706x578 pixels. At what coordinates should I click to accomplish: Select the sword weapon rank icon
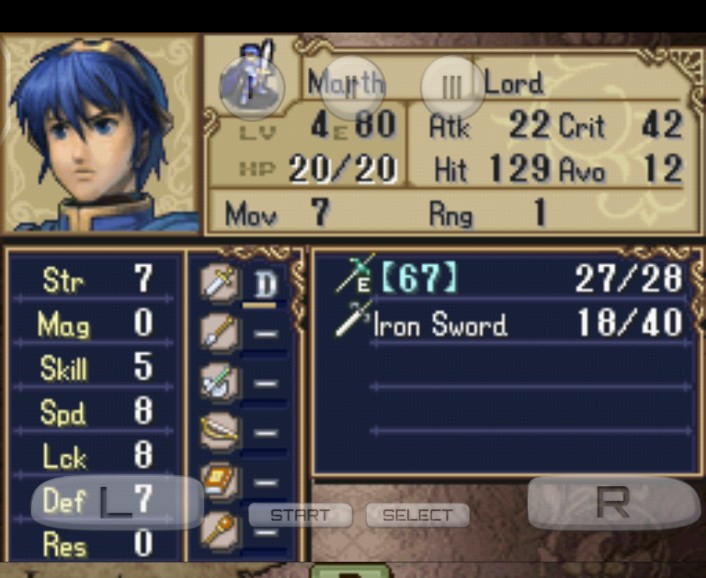(x=219, y=283)
